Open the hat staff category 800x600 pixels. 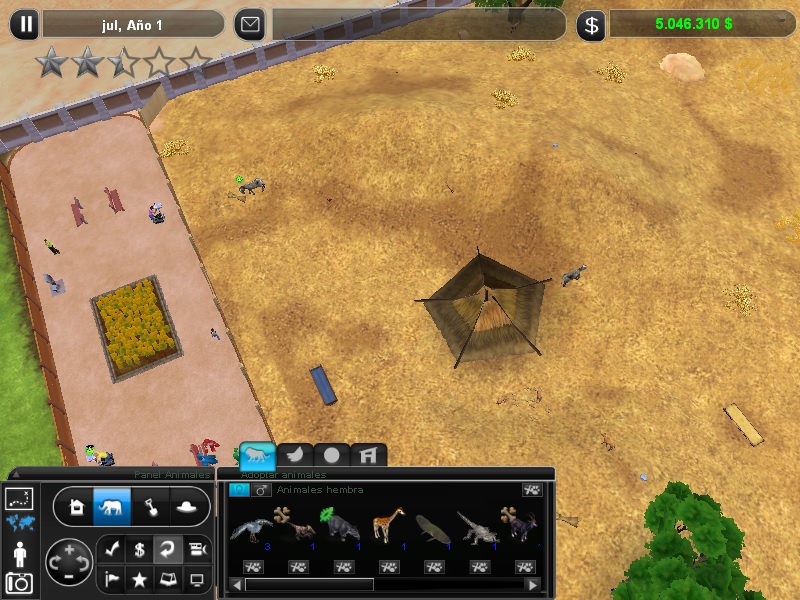click(x=186, y=507)
